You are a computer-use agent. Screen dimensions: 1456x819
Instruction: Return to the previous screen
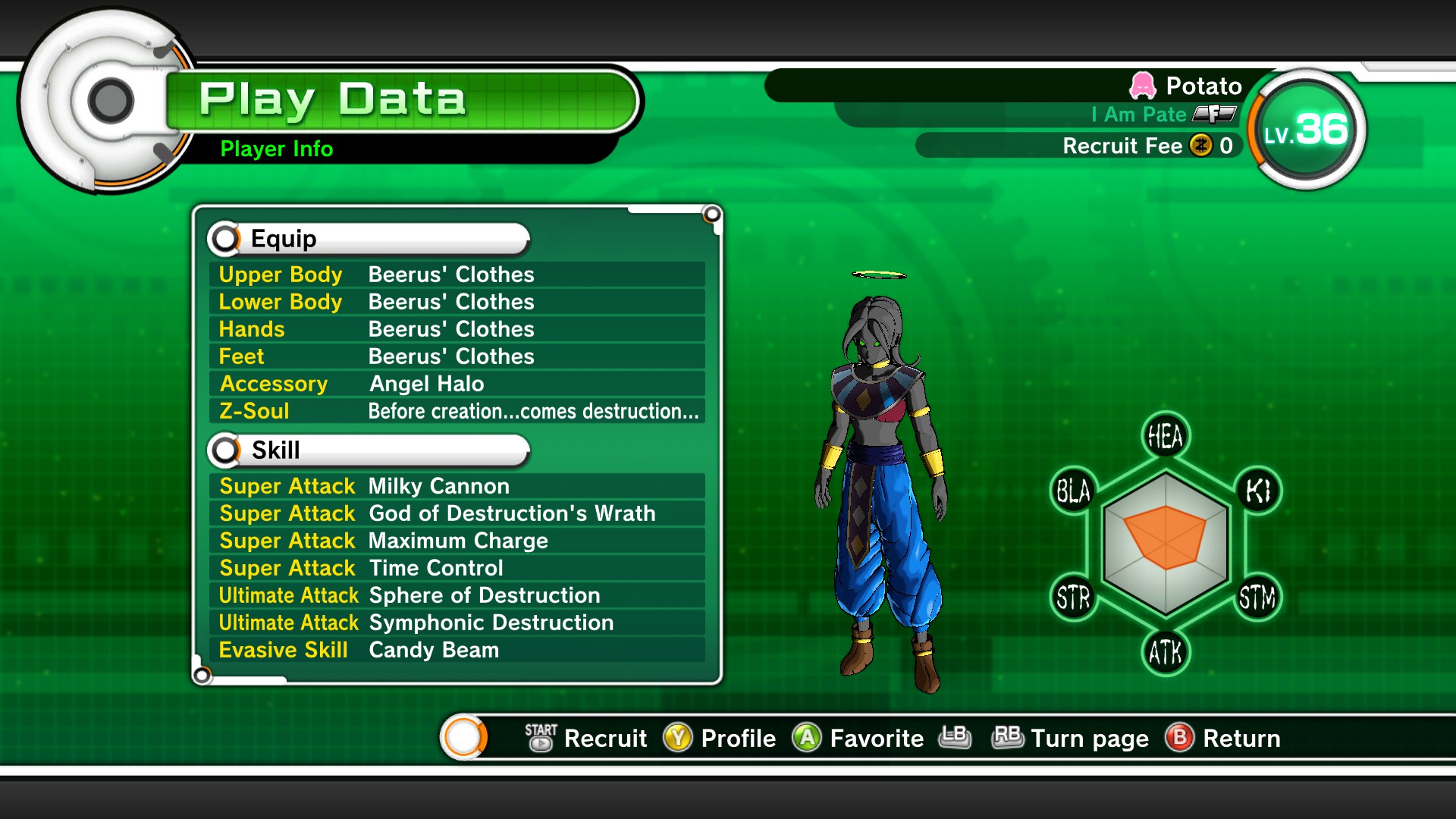1222,738
